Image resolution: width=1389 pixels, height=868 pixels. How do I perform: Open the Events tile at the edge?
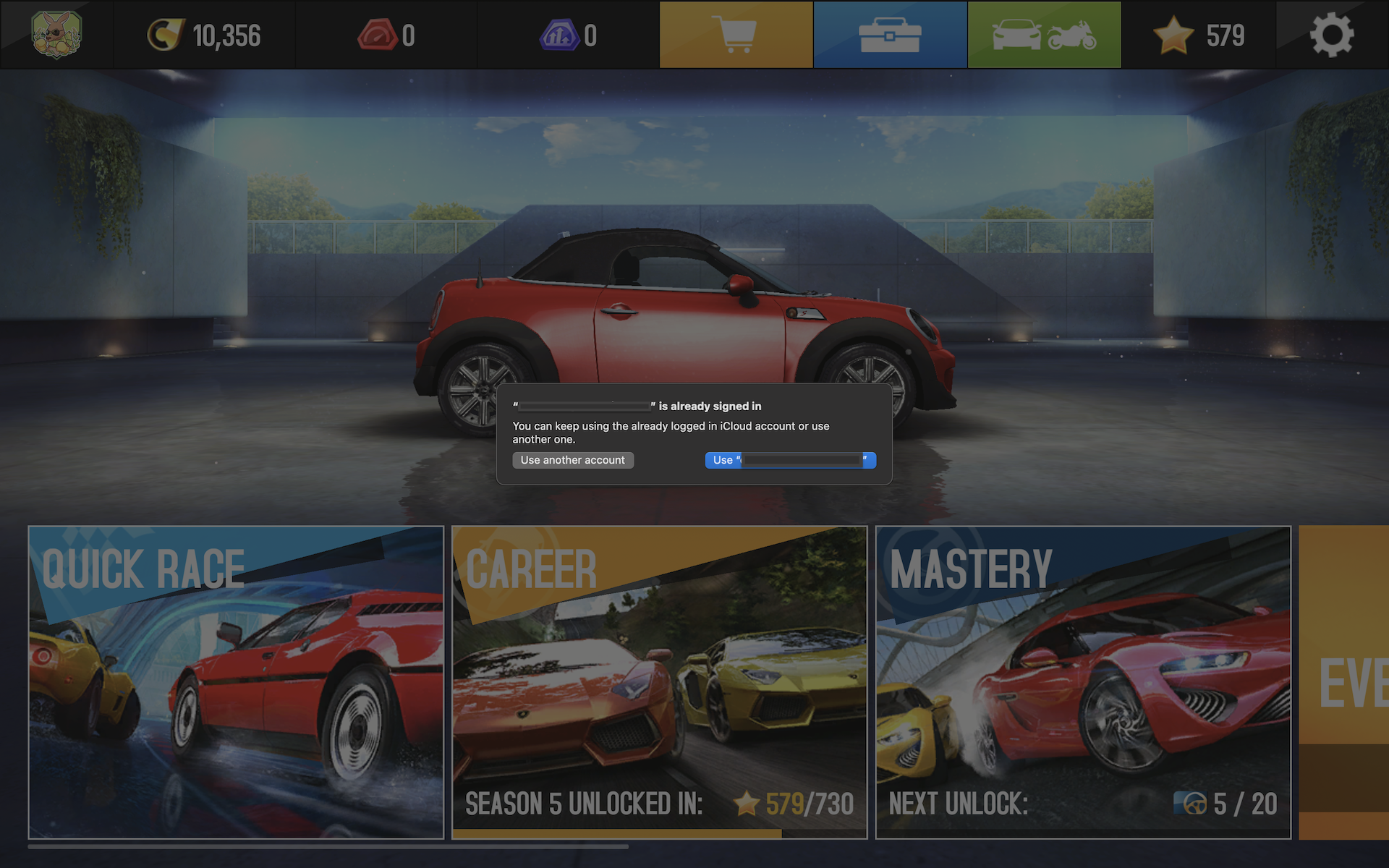pos(1344,682)
